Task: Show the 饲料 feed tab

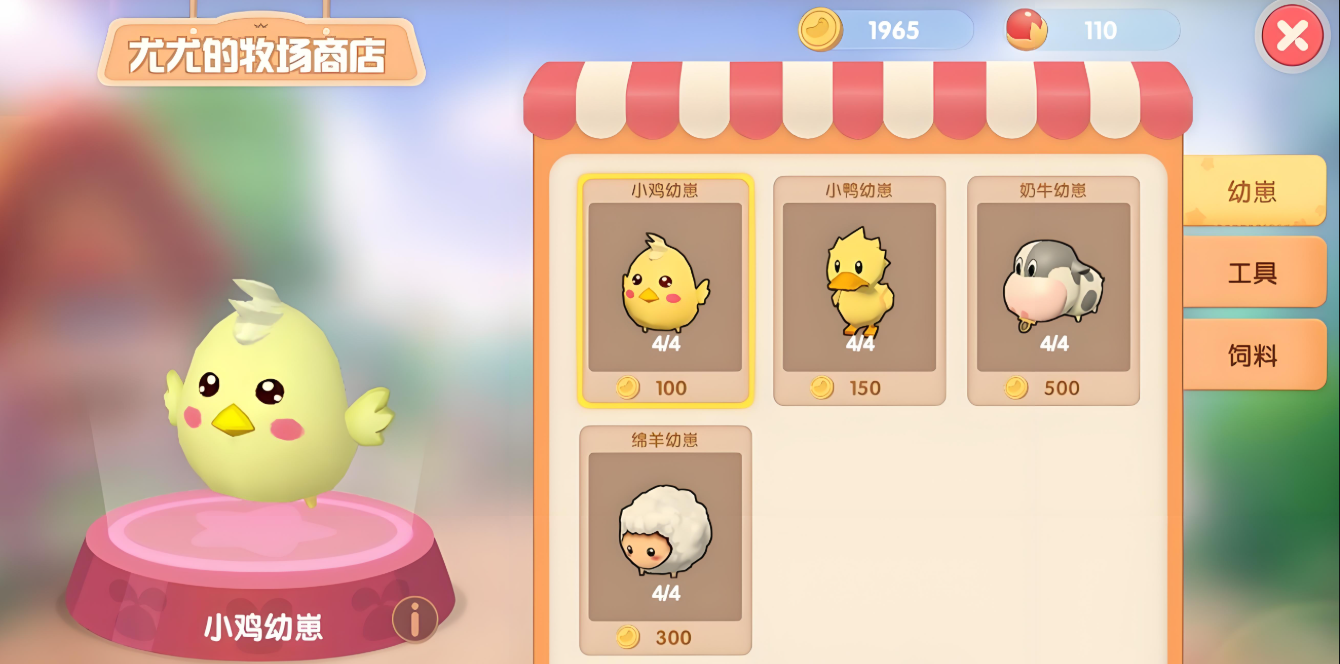Action: pos(1253,355)
